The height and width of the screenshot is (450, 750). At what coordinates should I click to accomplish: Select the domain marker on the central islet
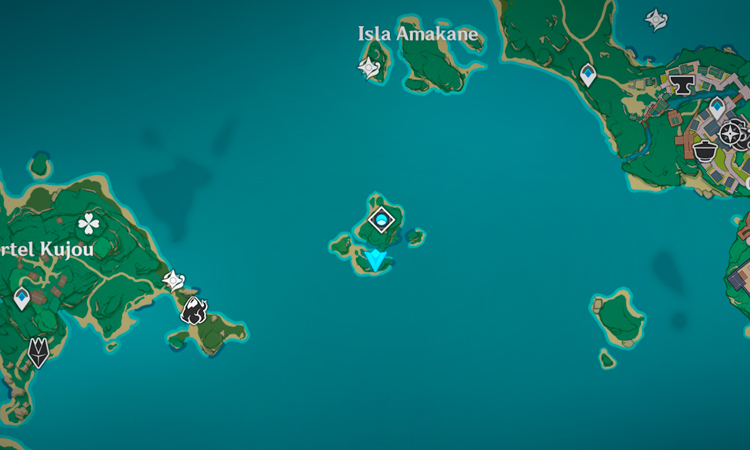tap(381, 219)
